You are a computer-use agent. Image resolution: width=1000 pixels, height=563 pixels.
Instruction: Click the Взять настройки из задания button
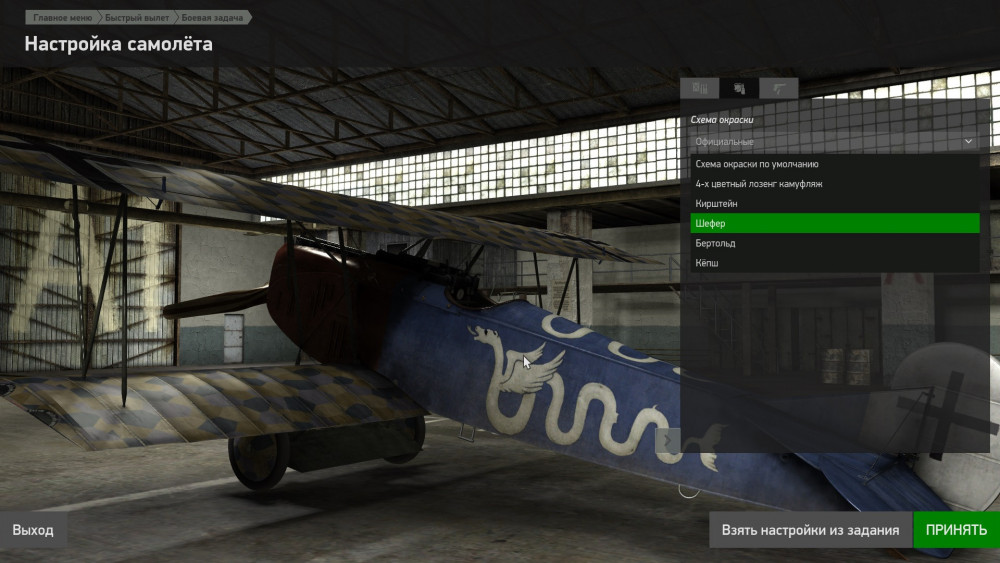(810, 530)
